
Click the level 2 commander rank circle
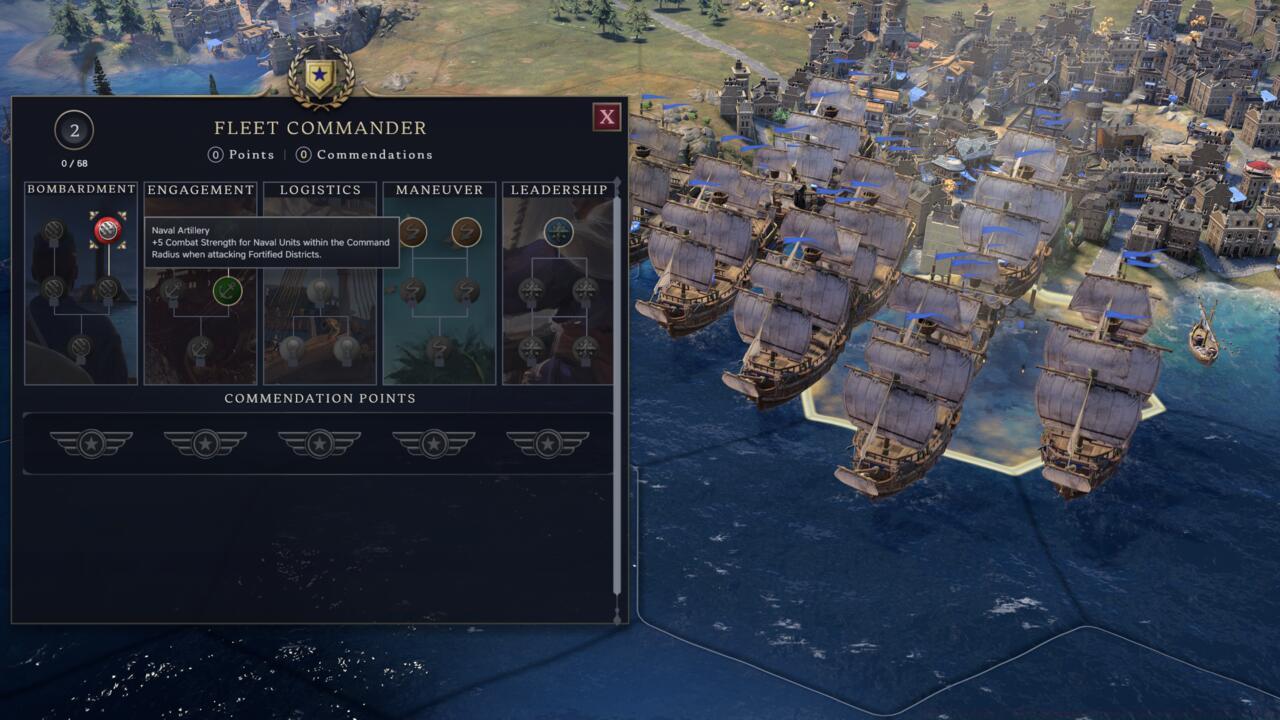(73, 130)
